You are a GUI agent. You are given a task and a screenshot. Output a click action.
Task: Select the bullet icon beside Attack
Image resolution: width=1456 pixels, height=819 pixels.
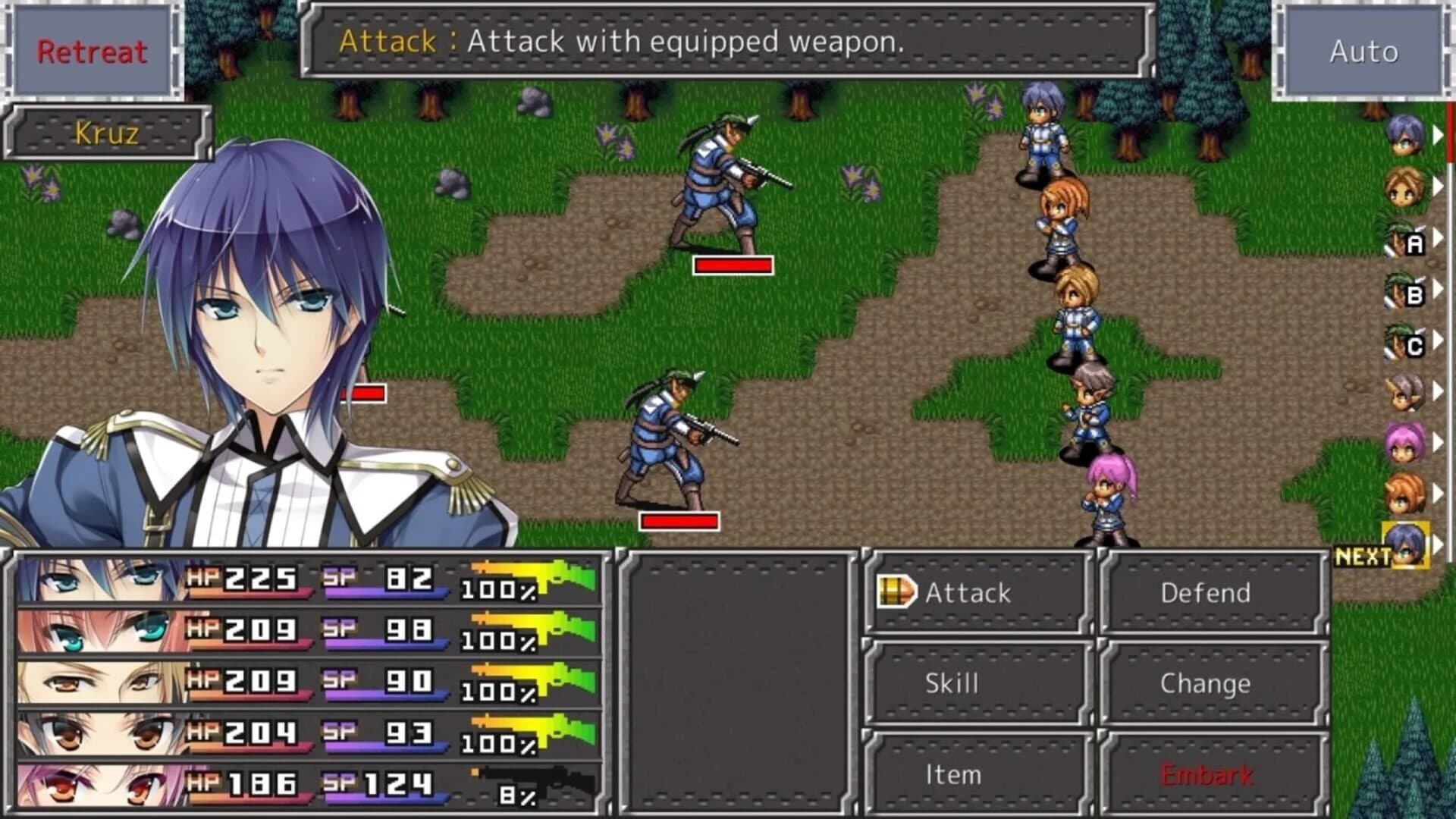(x=896, y=592)
